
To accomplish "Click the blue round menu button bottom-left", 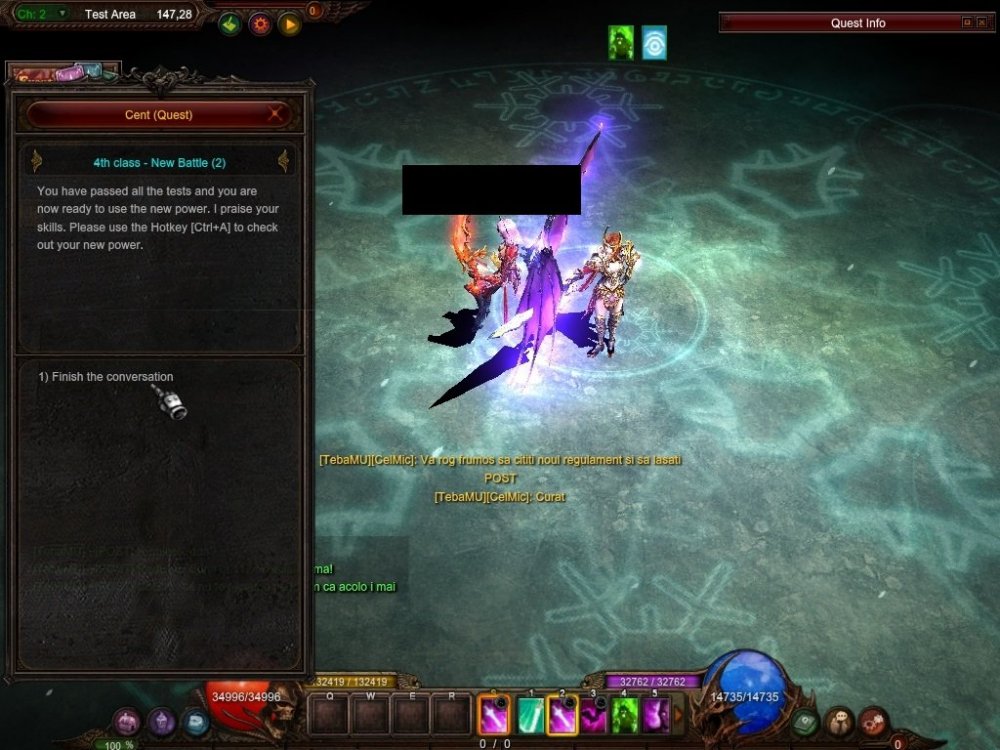I will point(195,721).
